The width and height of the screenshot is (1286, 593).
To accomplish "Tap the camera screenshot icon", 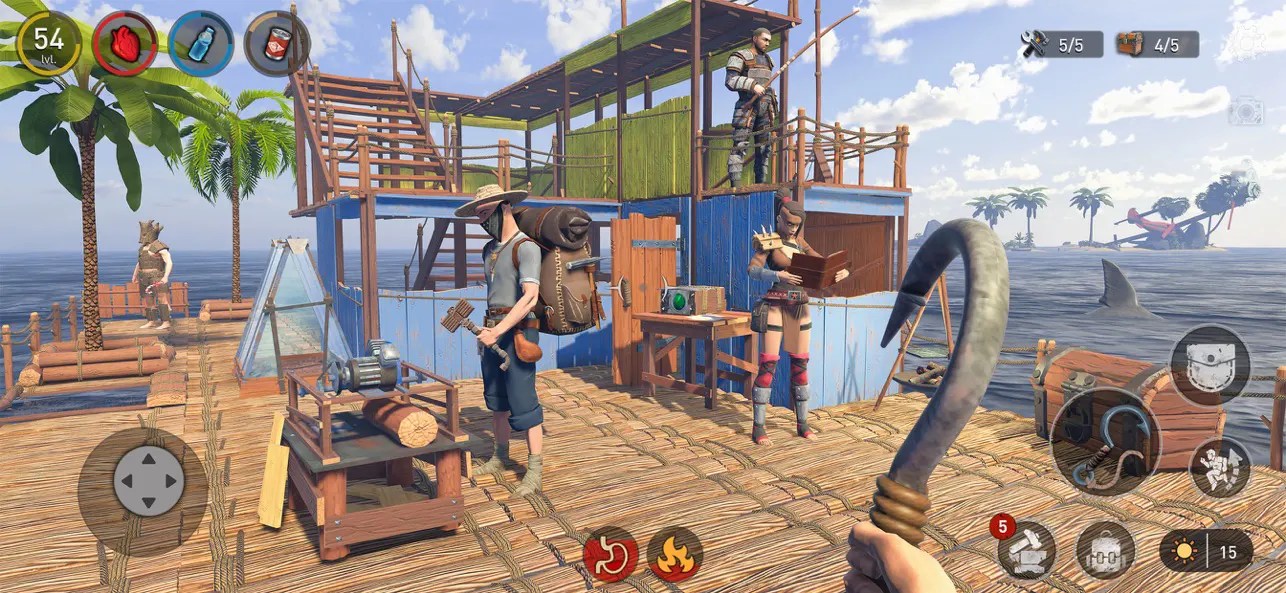I will pyautogui.click(x=1245, y=111).
